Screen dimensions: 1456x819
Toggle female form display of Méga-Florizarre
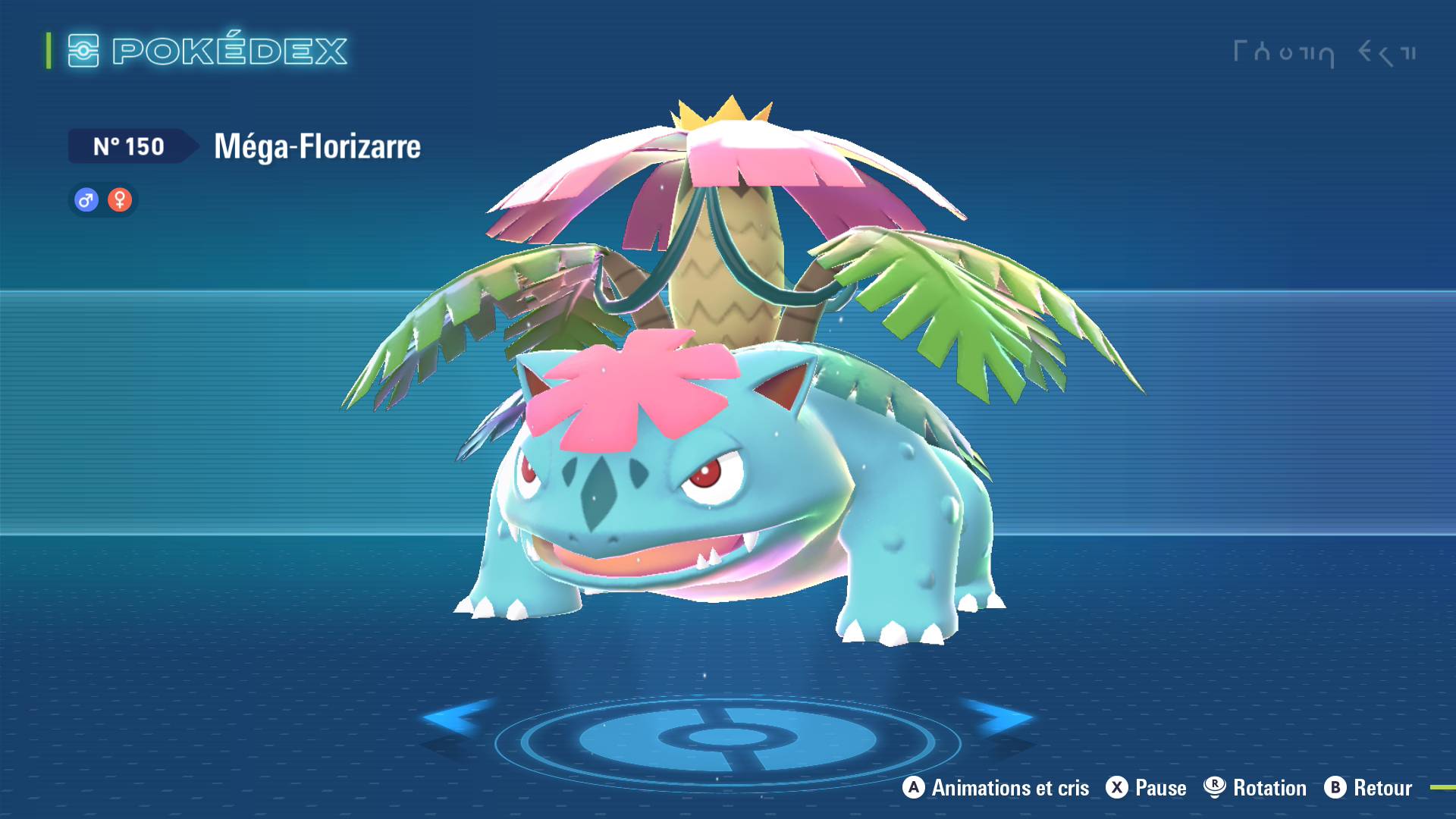tap(120, 200)
